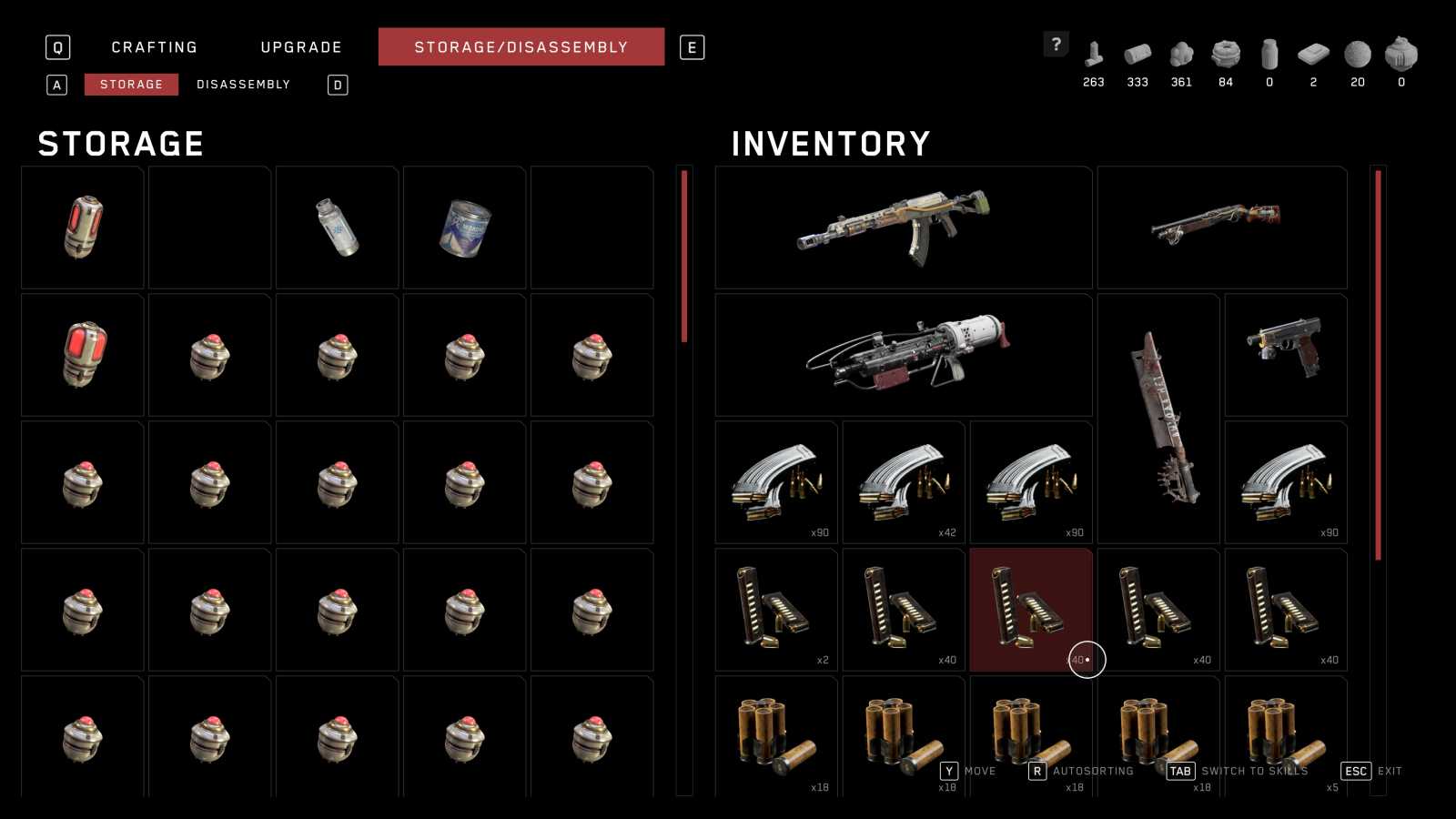Open the question mark help button

(1056, 44)
